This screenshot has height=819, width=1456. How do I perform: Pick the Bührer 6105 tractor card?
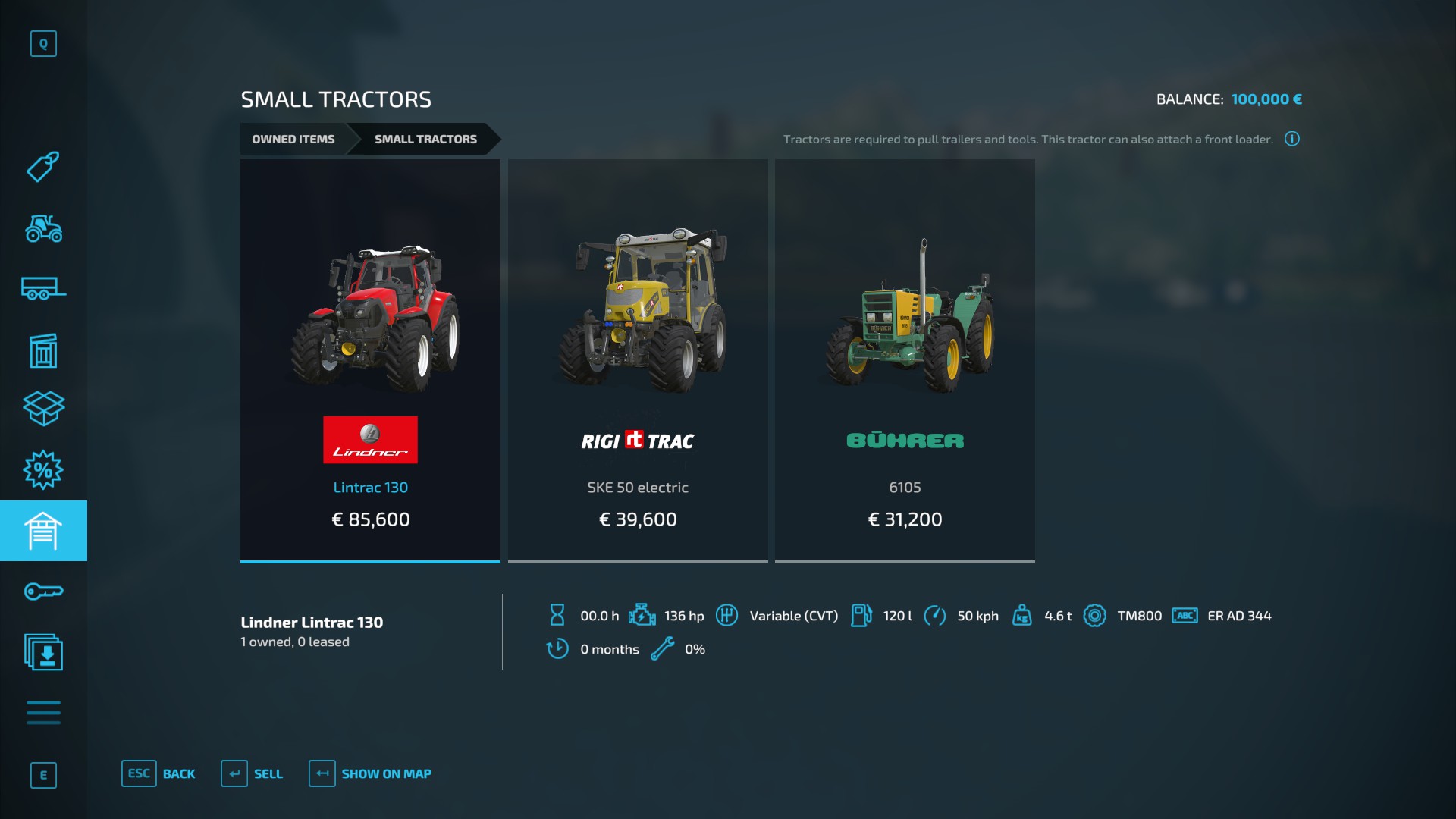(x=905, y=360)
